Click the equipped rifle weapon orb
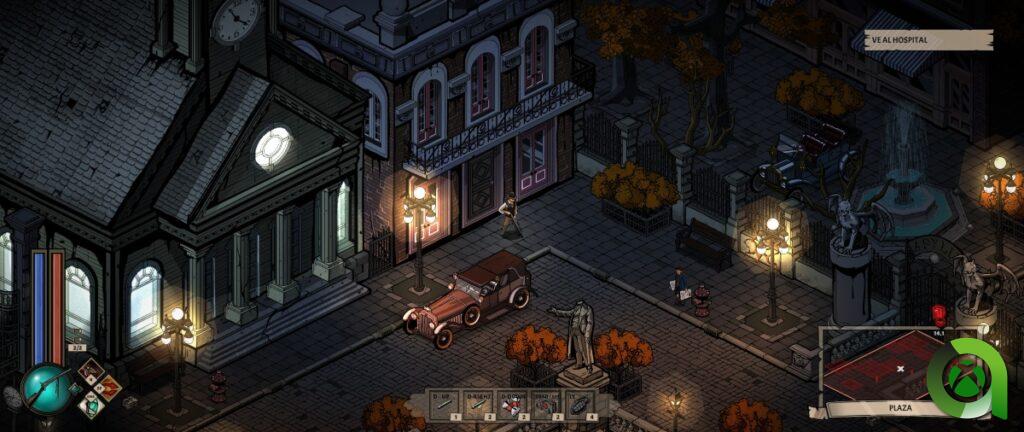Screen dimensions: 1024x432 click(46, 388)
